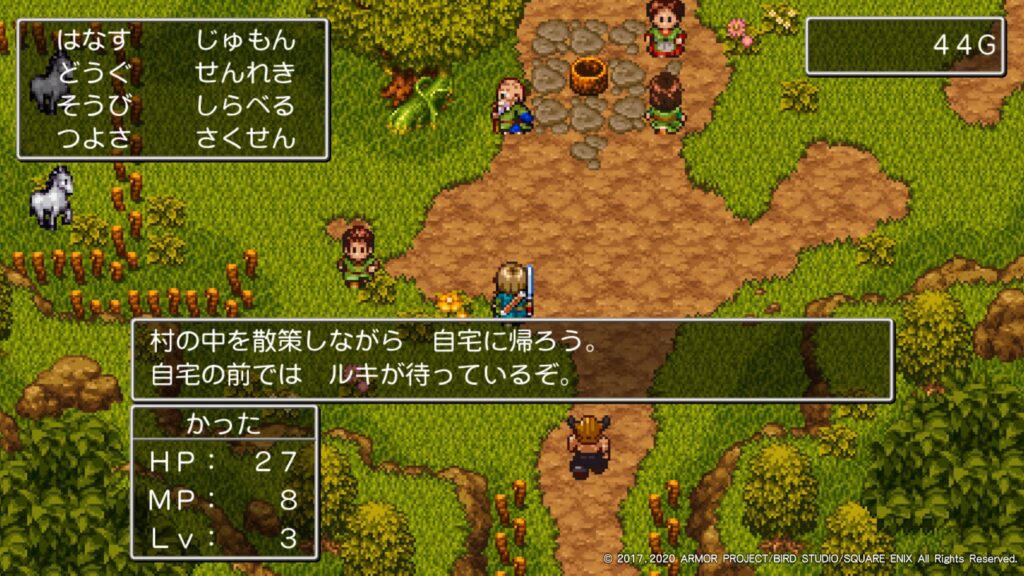Open the どうぐ (Items) menu
Image resolution: width=1024 pixels, height=576 pixels.
[93, 73]
